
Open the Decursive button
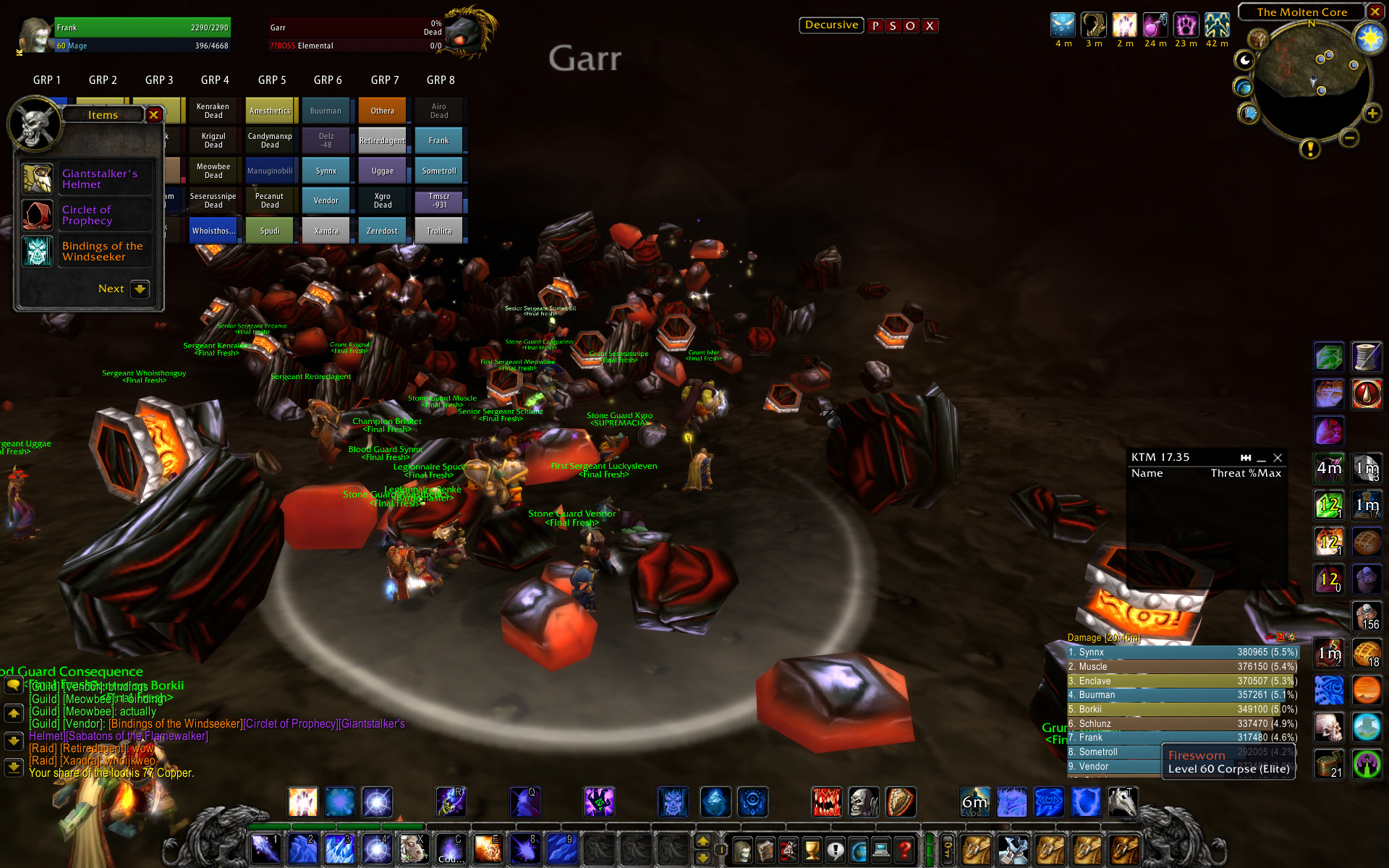coord(831,25)
